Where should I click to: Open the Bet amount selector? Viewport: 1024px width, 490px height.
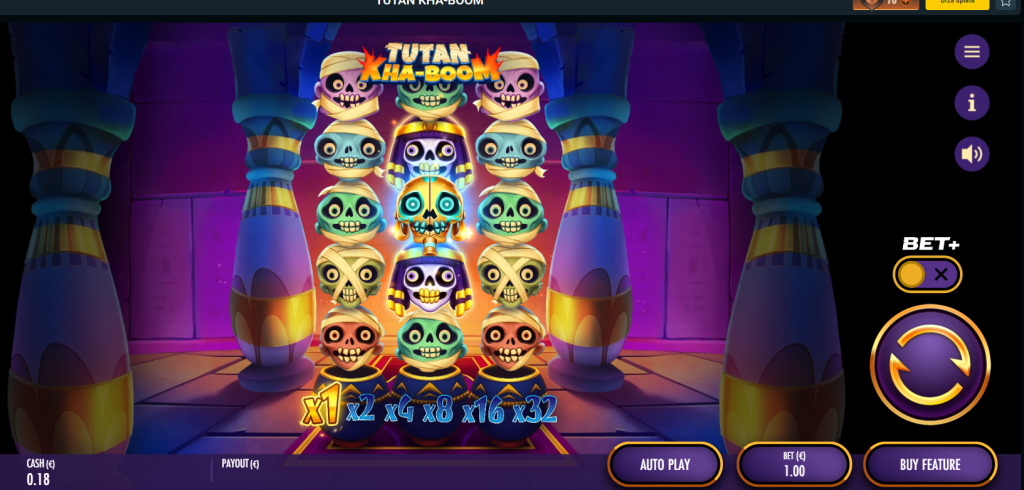(x=794, y=464)
